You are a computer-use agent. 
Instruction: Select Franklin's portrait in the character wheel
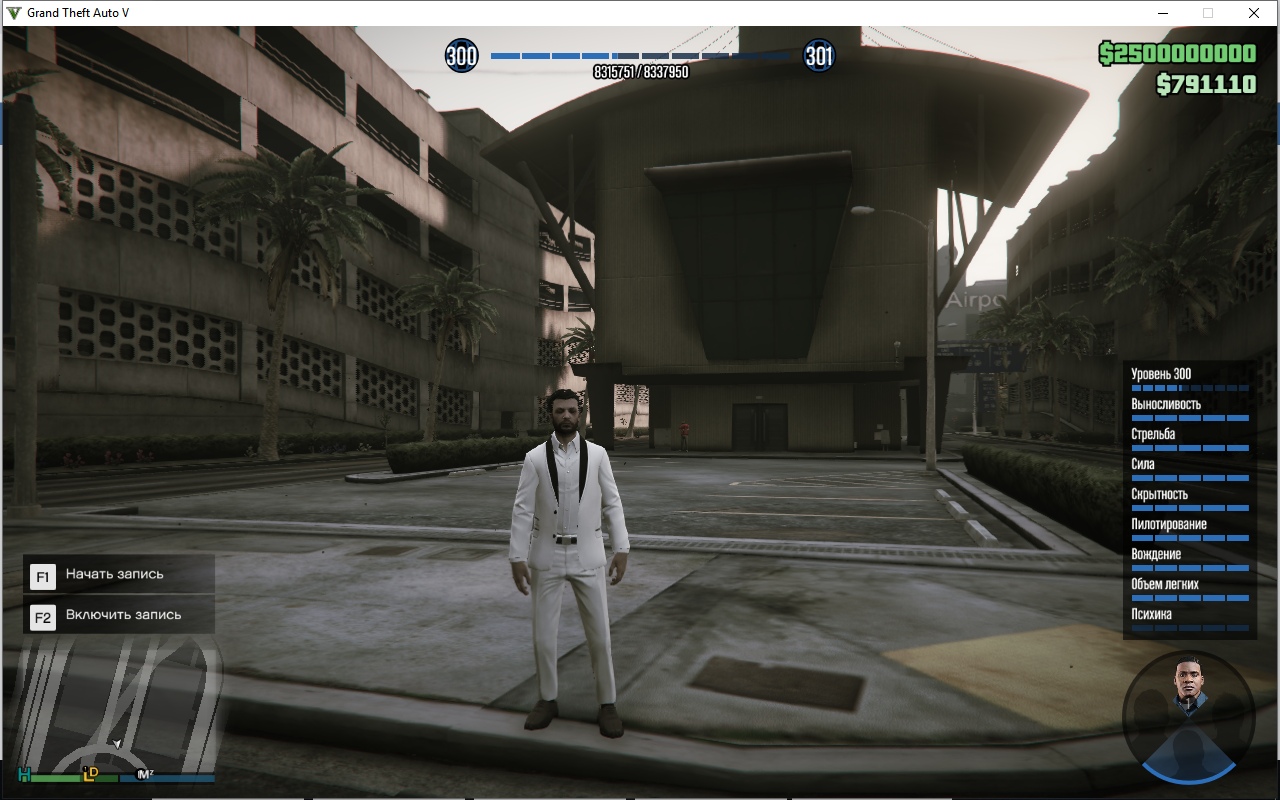click(x=1187, y=686)
